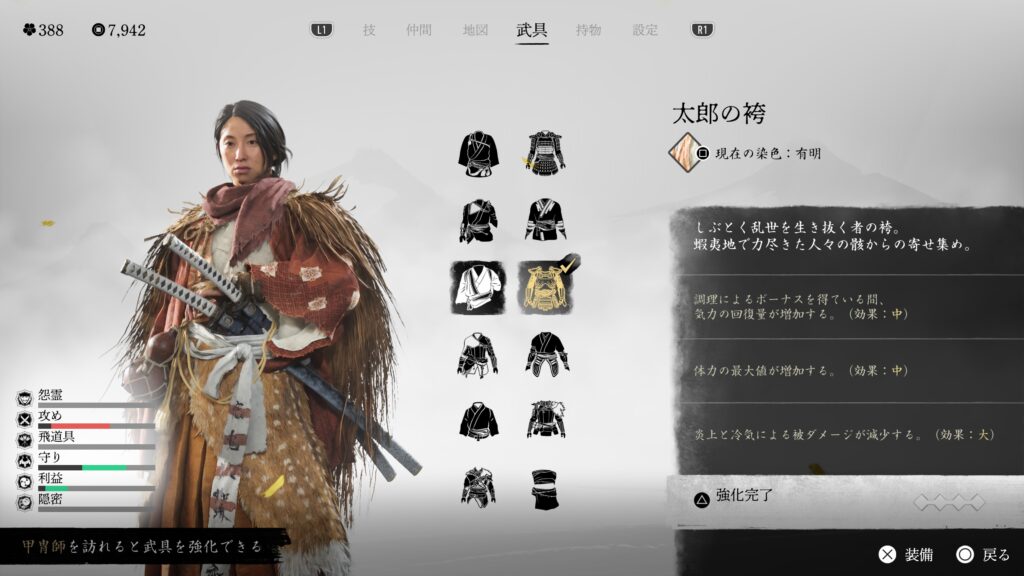Show the 地図 map tab
The height and width of the screenshot is (576, 1024).
[475, 30]
